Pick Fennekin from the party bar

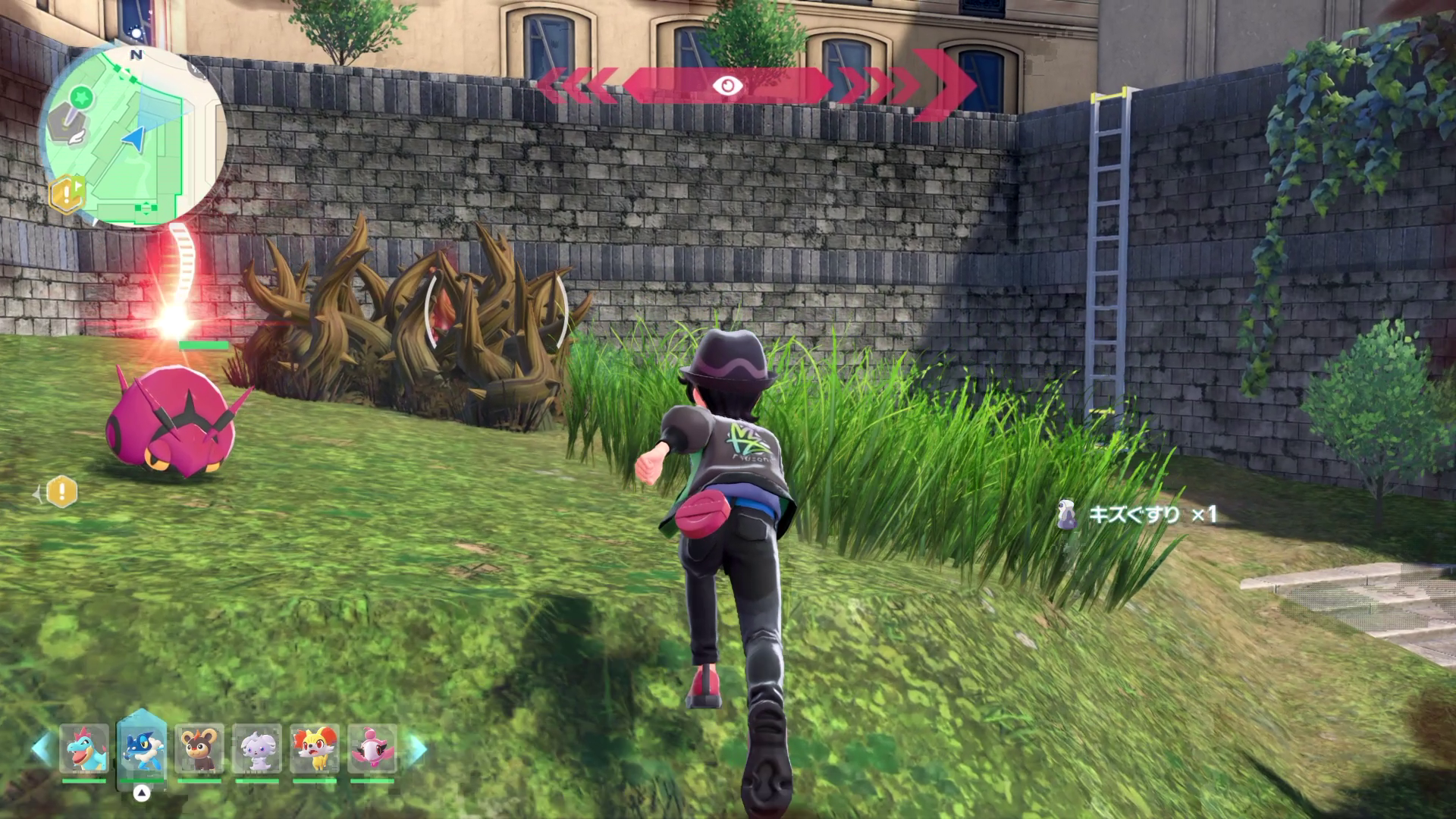pyautogui.click(x=315, y=748)
